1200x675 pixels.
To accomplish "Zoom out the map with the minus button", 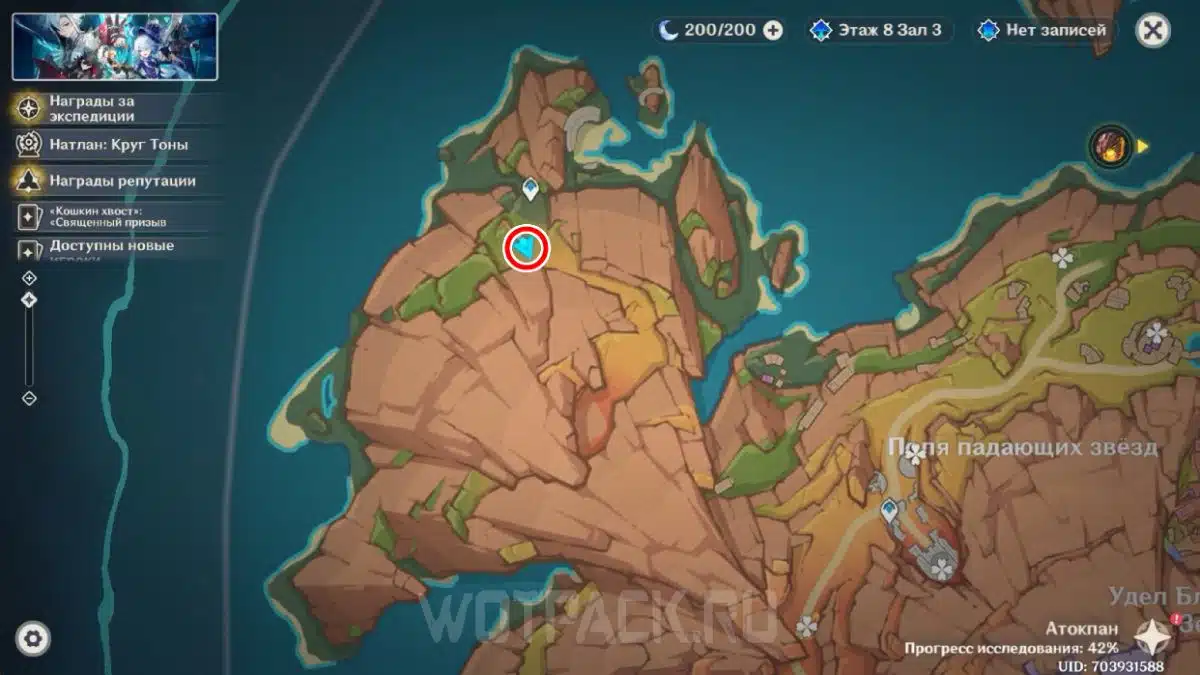I will pyautogui.click(x=29, y=398).
